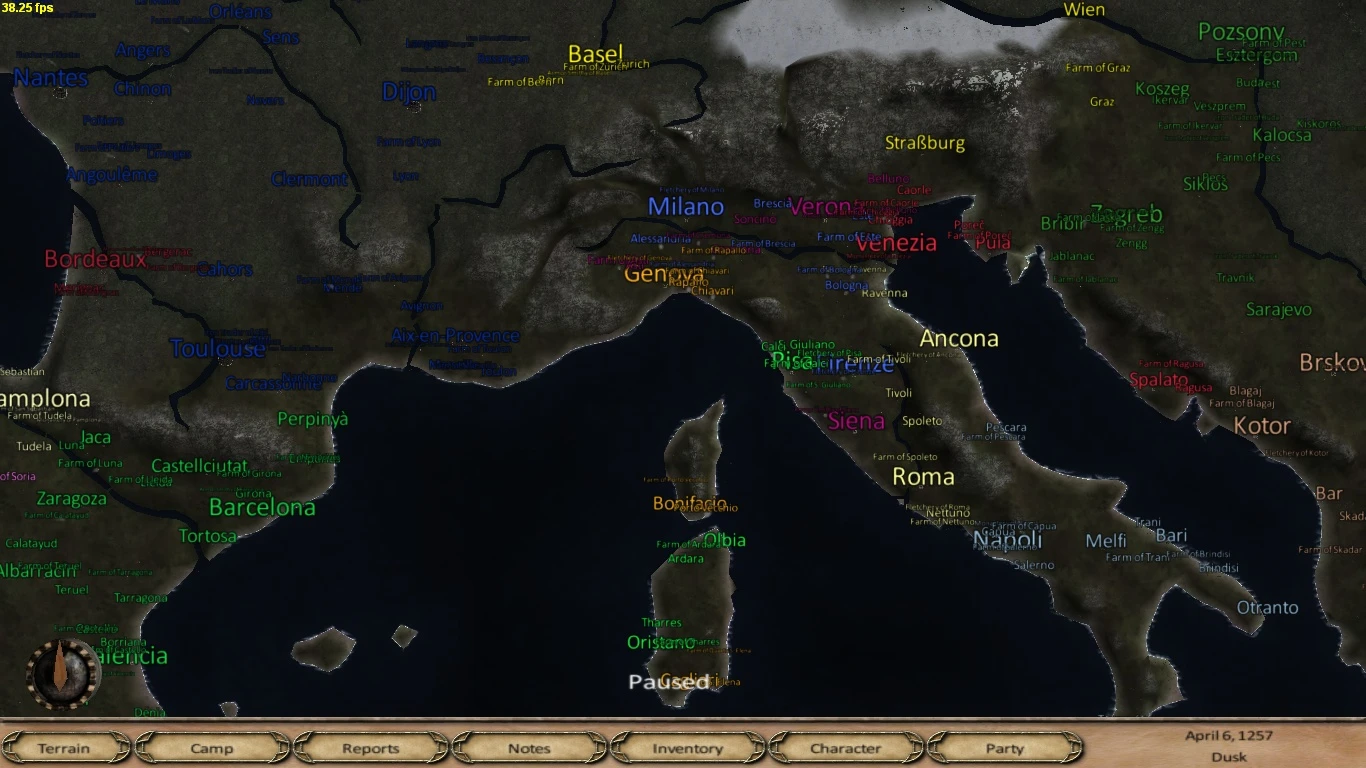The image size is (1366, 768).
Task: Open the Inventory screen
Action: [687, 748]
